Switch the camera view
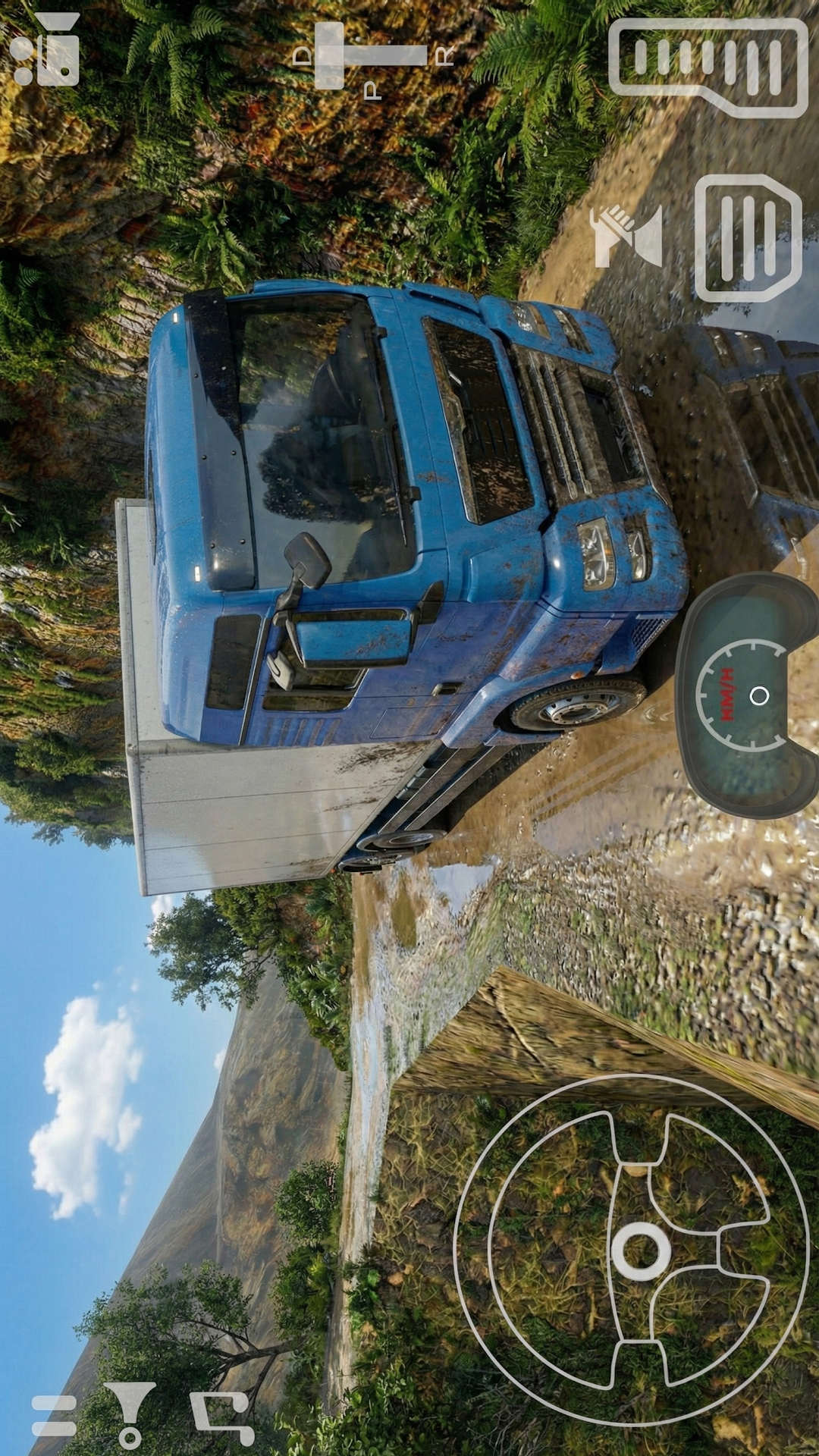 tap(45, 49)
